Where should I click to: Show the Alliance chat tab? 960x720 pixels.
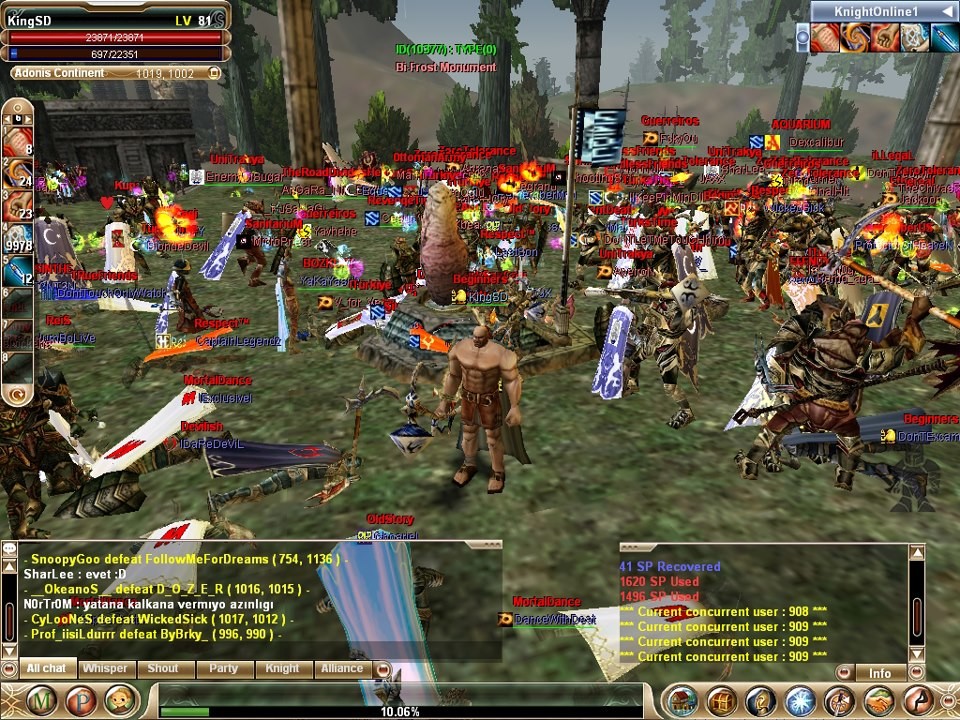click(342, 668)
